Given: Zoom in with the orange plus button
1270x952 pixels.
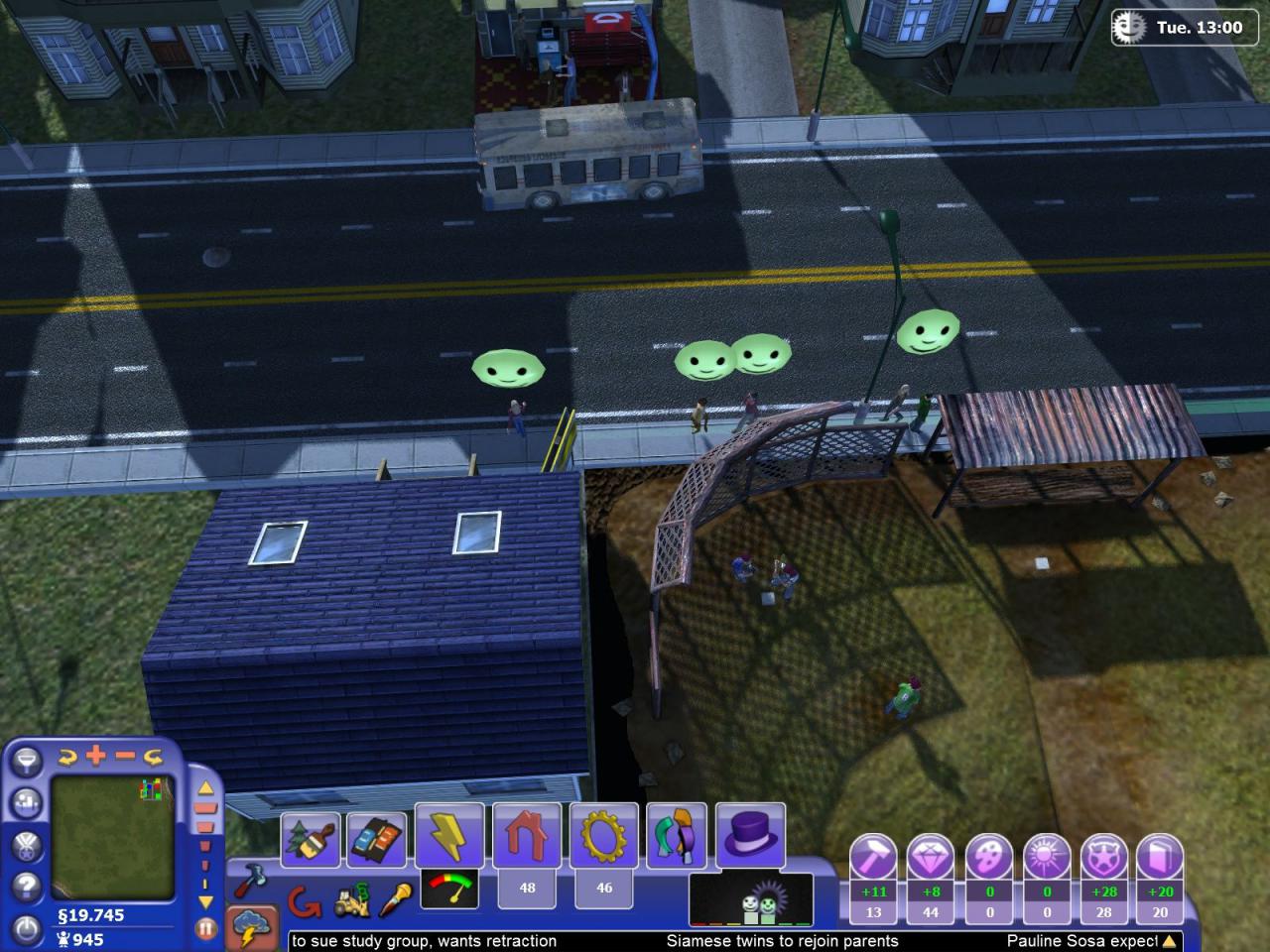Looking at the screenshot, I should tap(96, 756).
